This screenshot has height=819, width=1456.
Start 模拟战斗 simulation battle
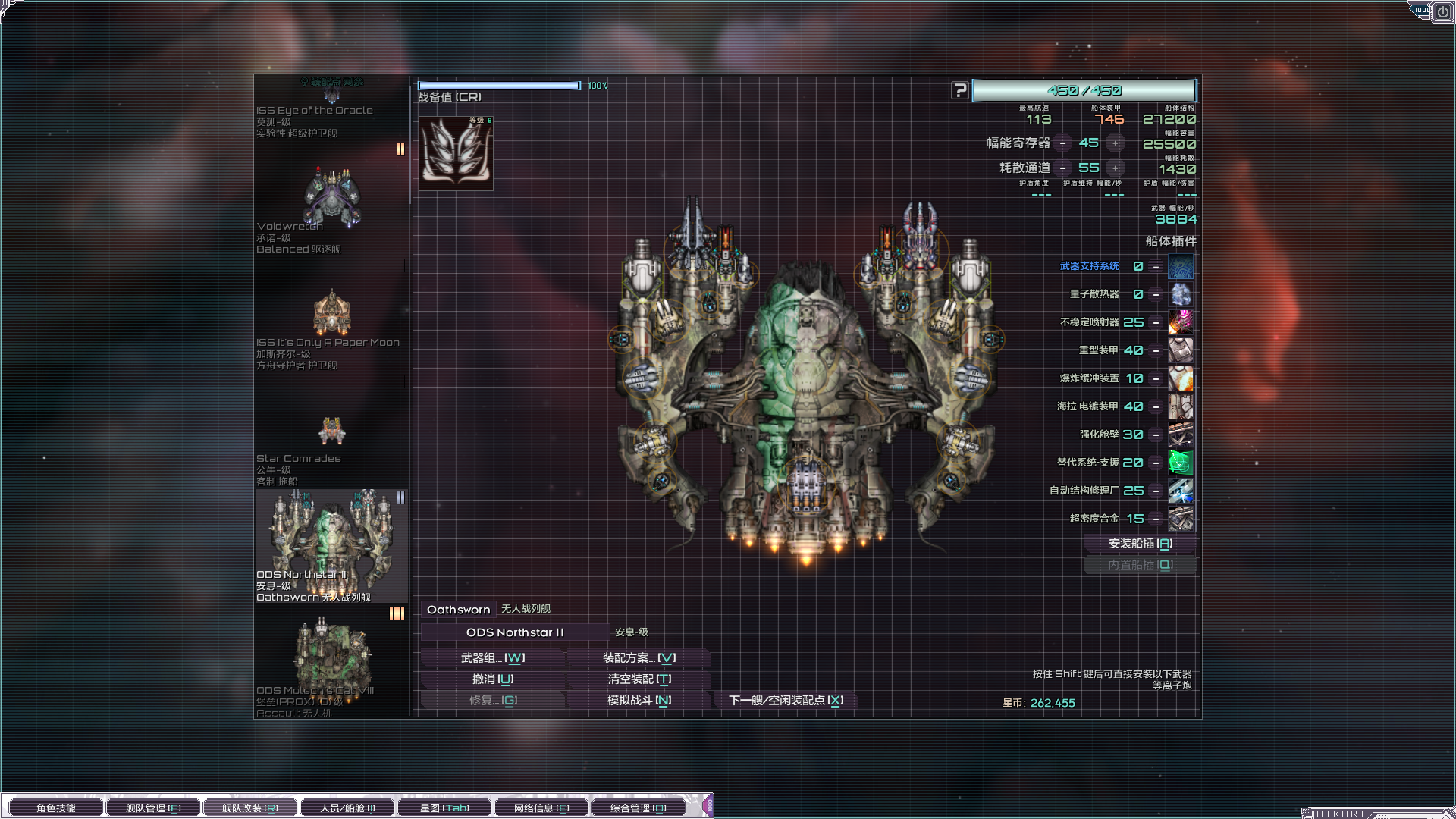pos(639,701)
